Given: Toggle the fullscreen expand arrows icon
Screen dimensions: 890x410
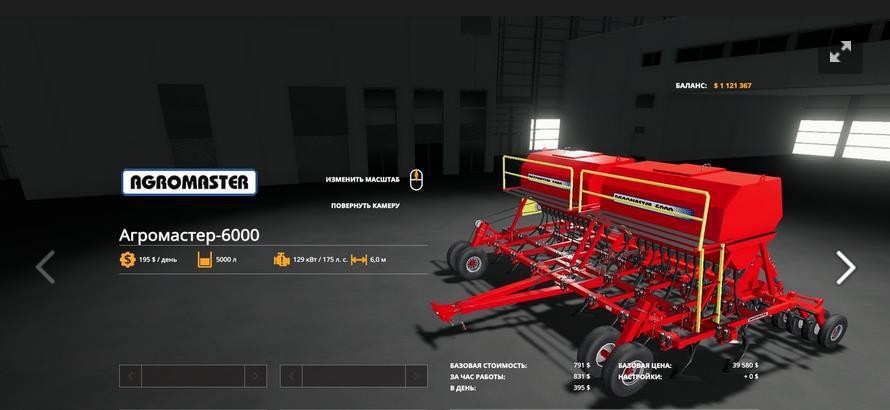Looking at the screenshot, I should point(840,52).
